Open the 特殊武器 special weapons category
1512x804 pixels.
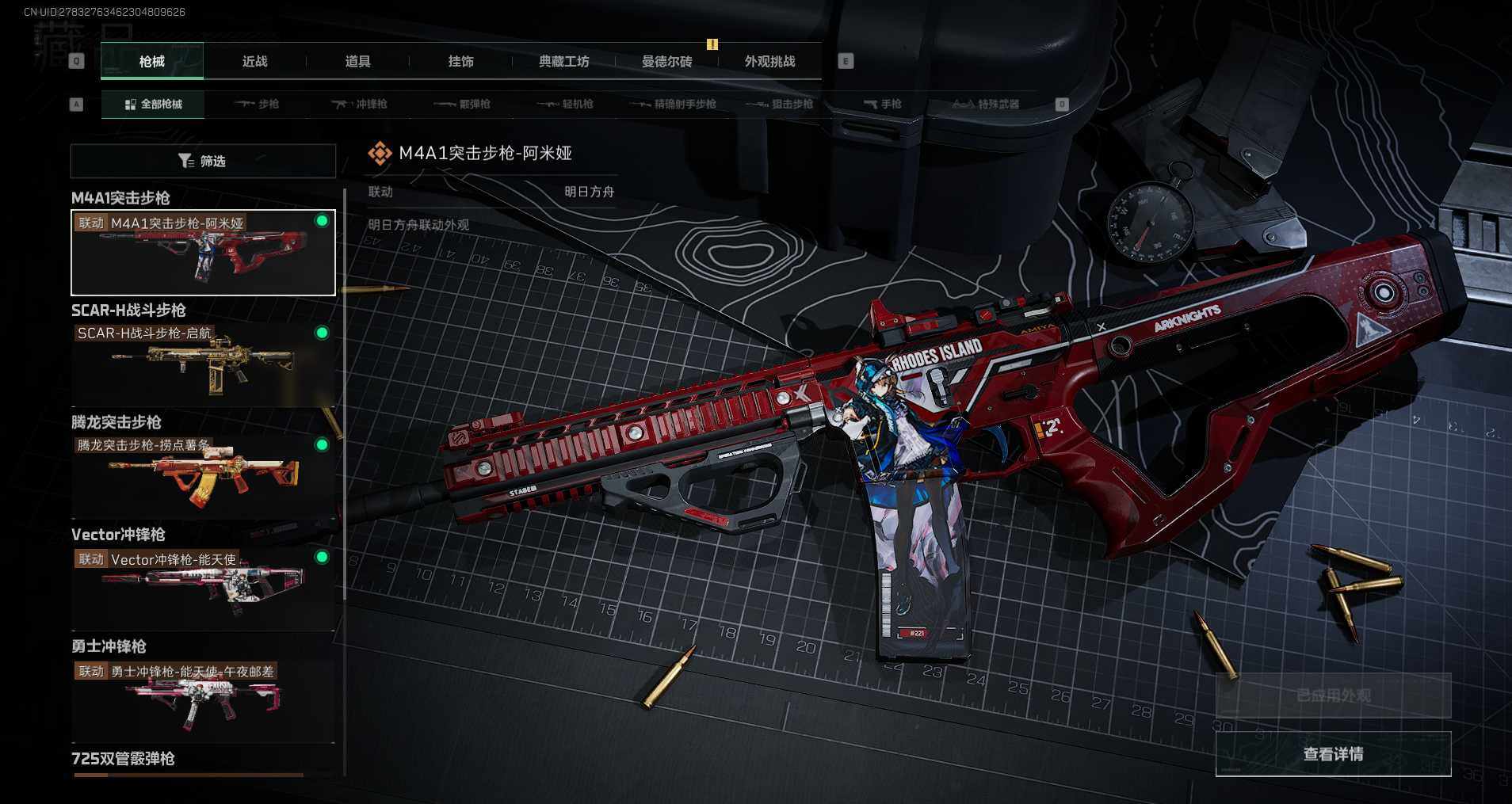[x=986, y=105]
